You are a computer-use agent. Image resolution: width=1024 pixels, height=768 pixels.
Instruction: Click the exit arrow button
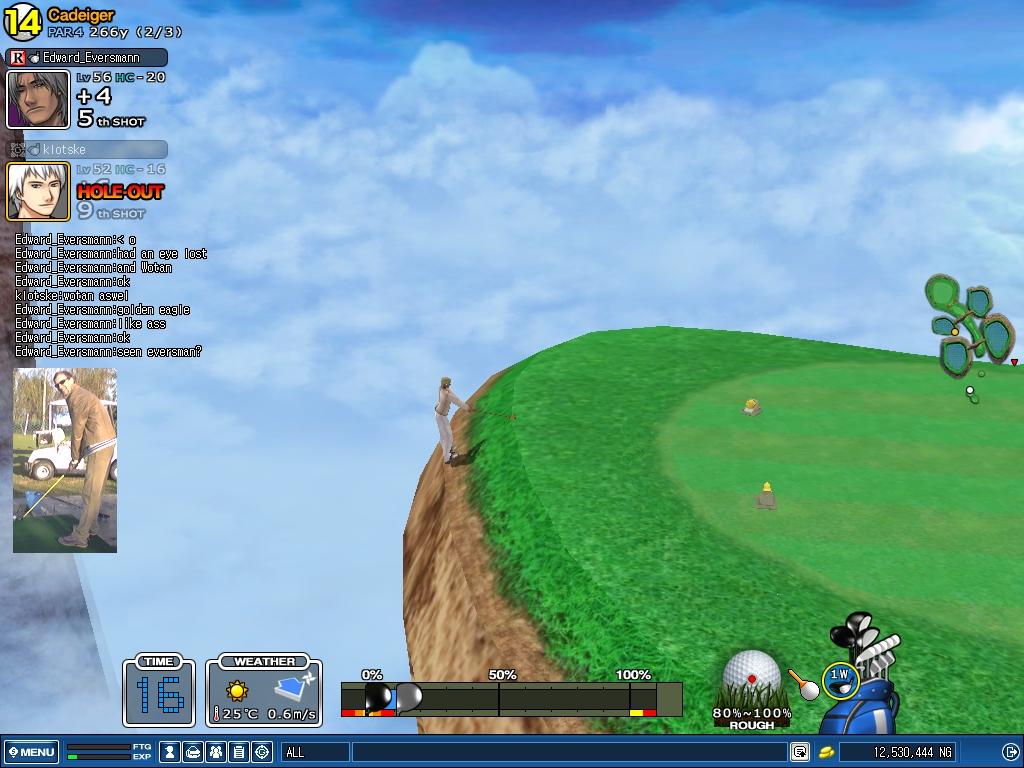click(1010, 752)
